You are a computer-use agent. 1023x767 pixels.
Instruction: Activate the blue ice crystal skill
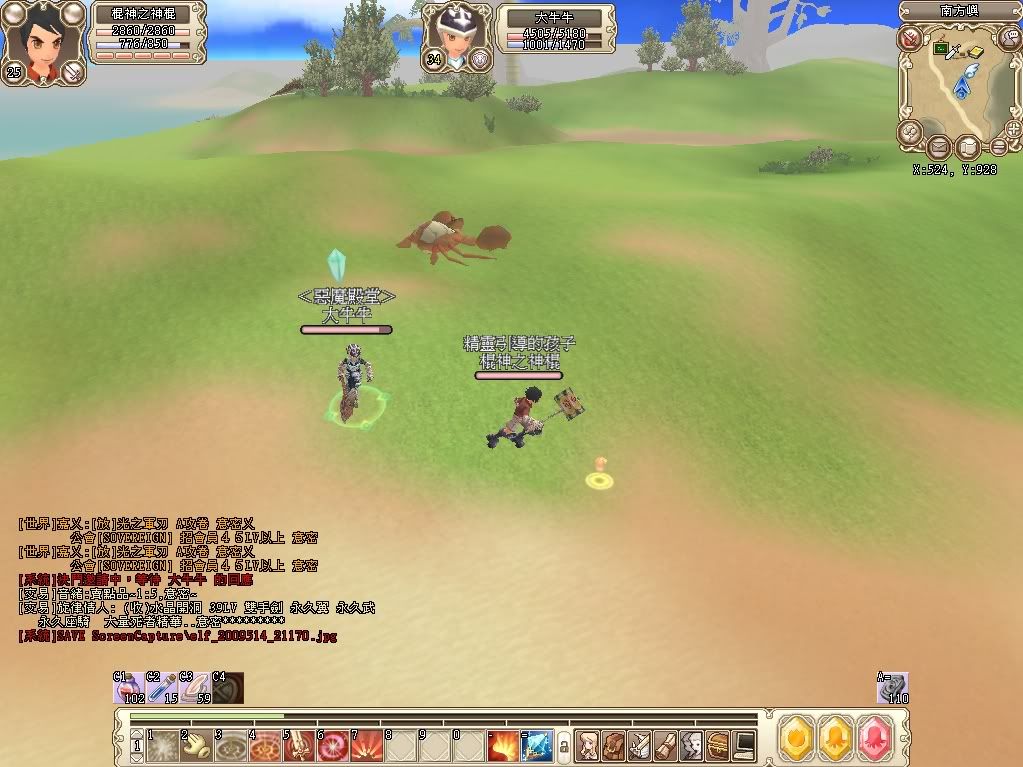[x=536, y=746]
